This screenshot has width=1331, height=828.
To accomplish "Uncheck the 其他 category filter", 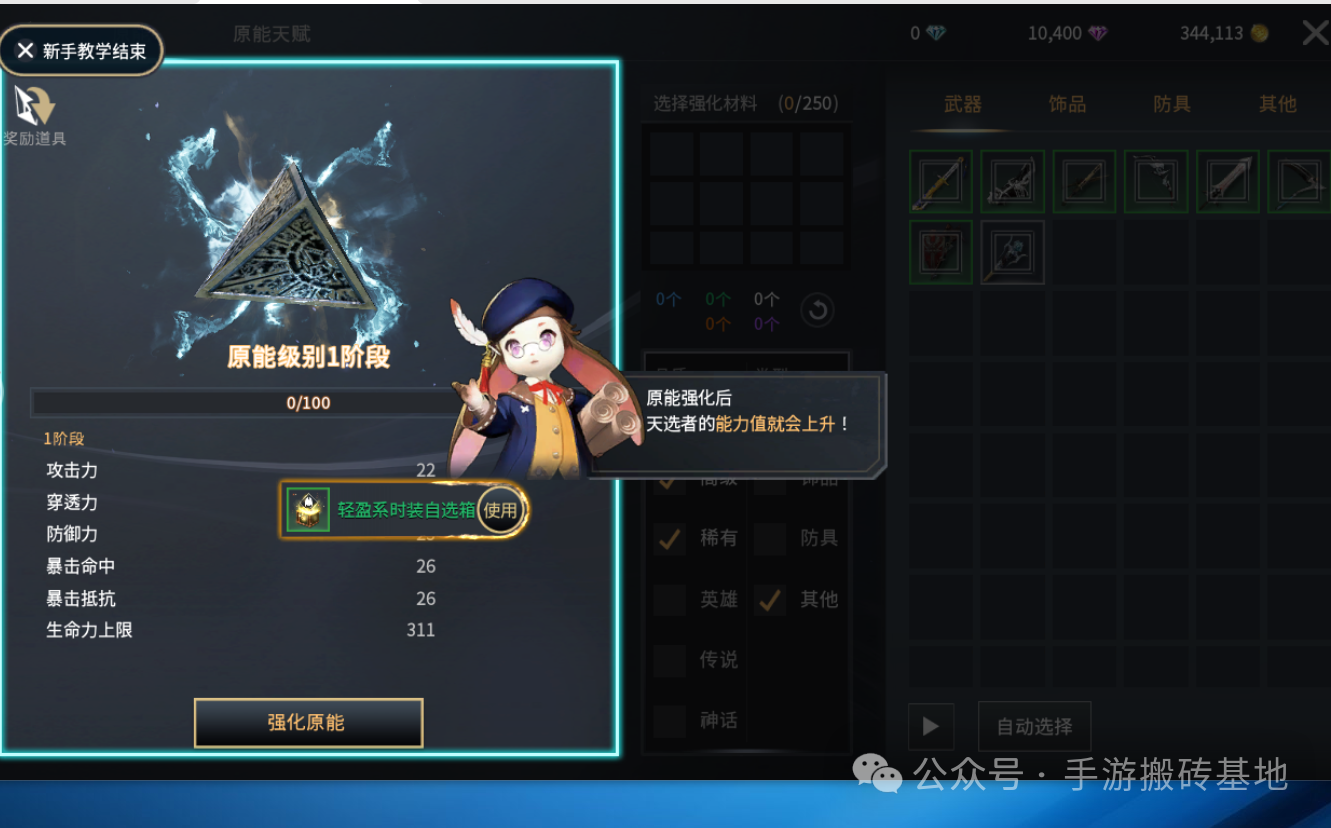I will coord(770,600).
